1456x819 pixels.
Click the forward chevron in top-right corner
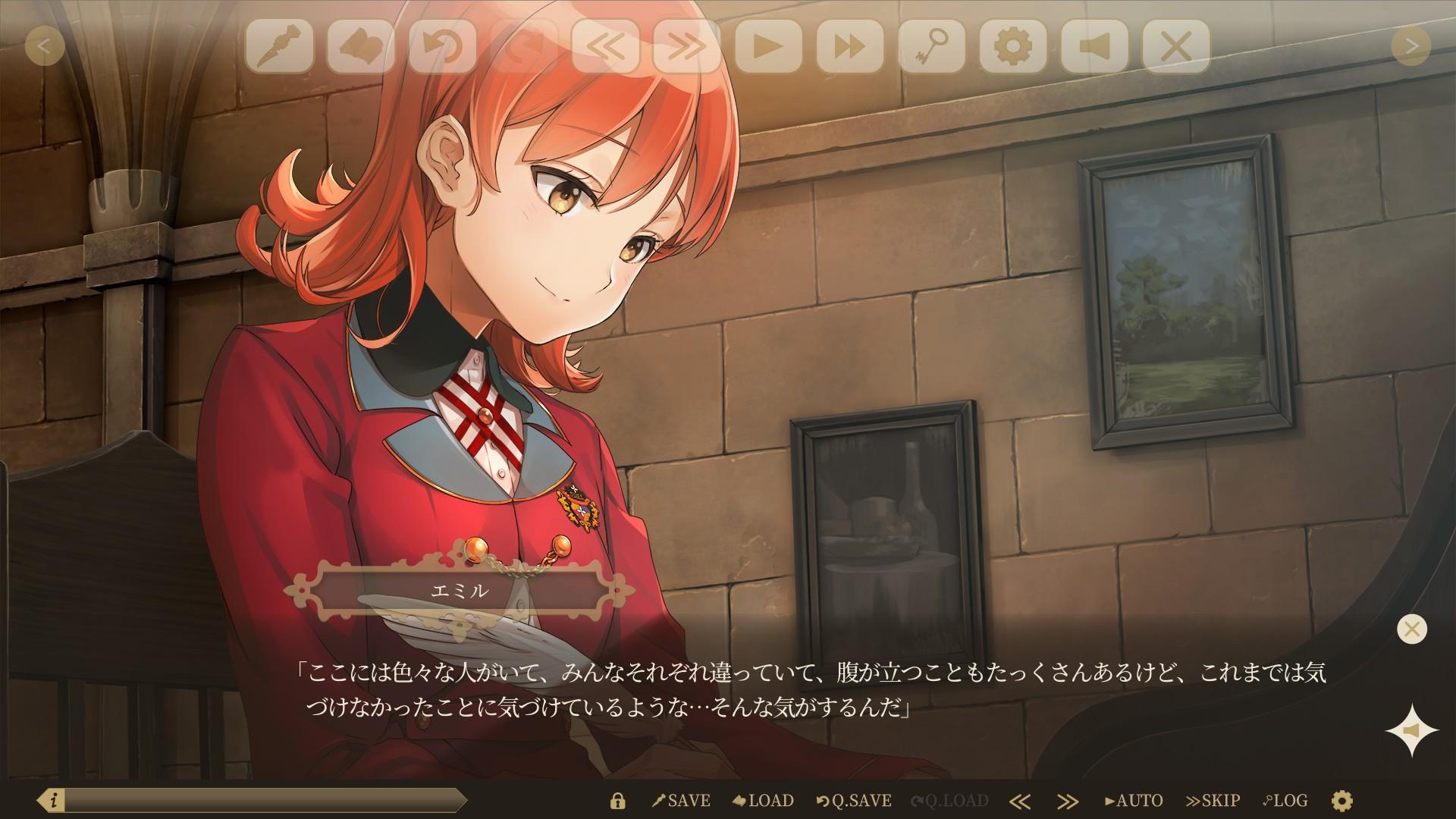pyautogui.click(x=1410, y=47)
